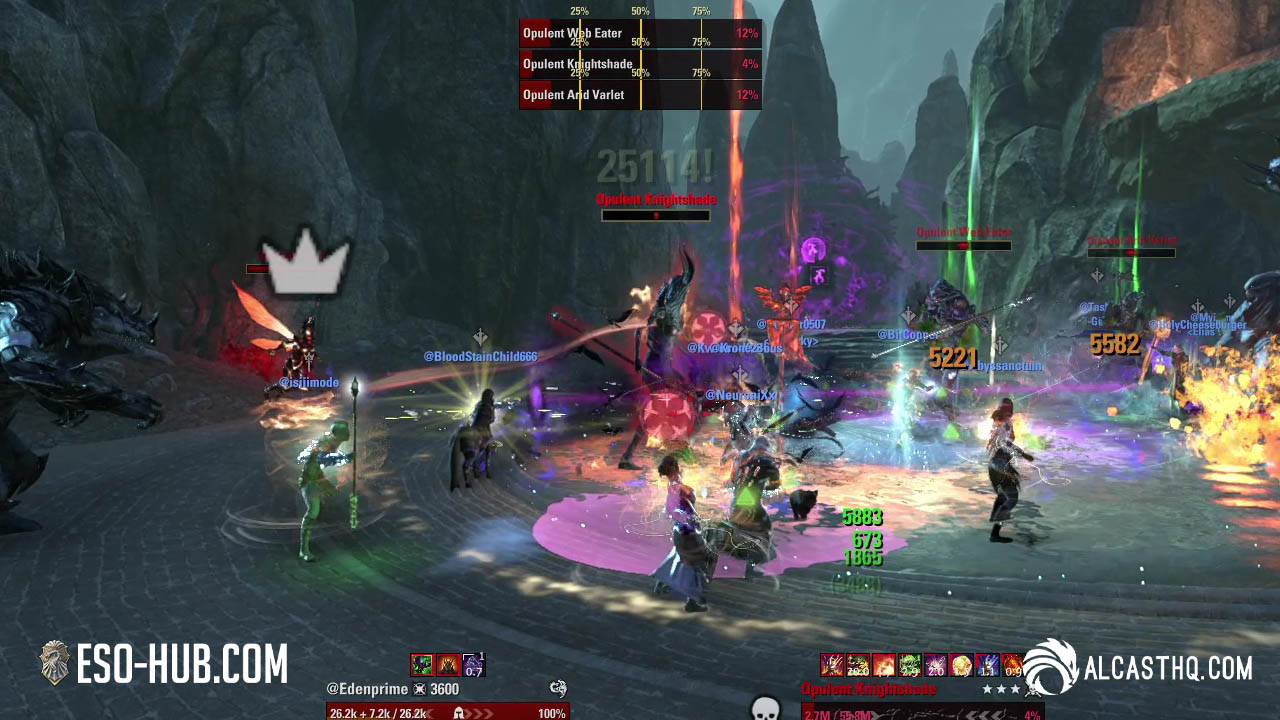Image resolution: width=1280 pixels, height=720 pixels.
Task: Select the green figure buff icon
Action: point(422,664)
